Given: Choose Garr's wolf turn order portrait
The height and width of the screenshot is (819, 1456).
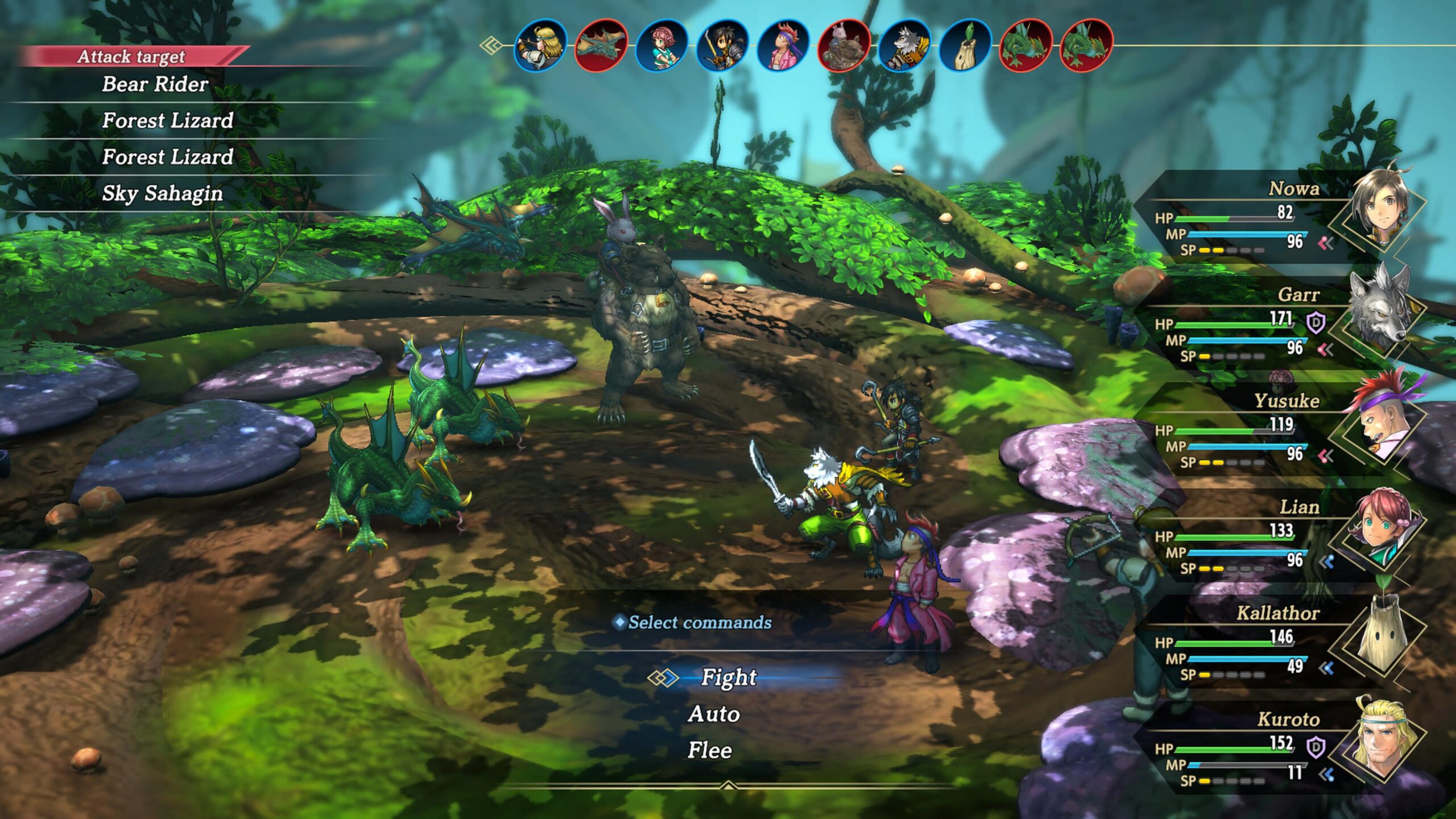Looking at the screenshot, I should point(905,45).
